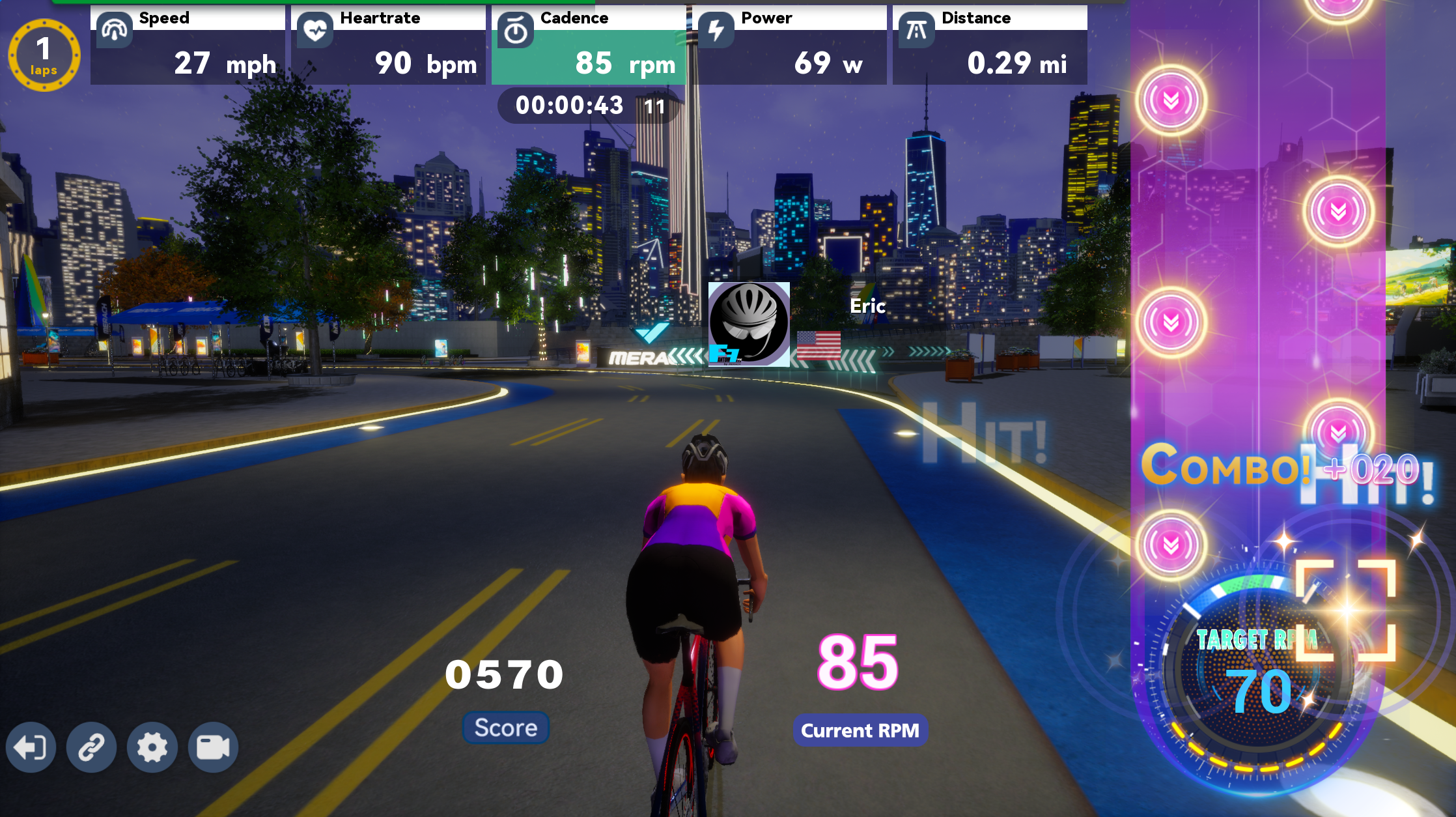Screen dimensions: 1456x817
Task: Select Eric's helmet avatar thumbnail
Action: point(749,324)
